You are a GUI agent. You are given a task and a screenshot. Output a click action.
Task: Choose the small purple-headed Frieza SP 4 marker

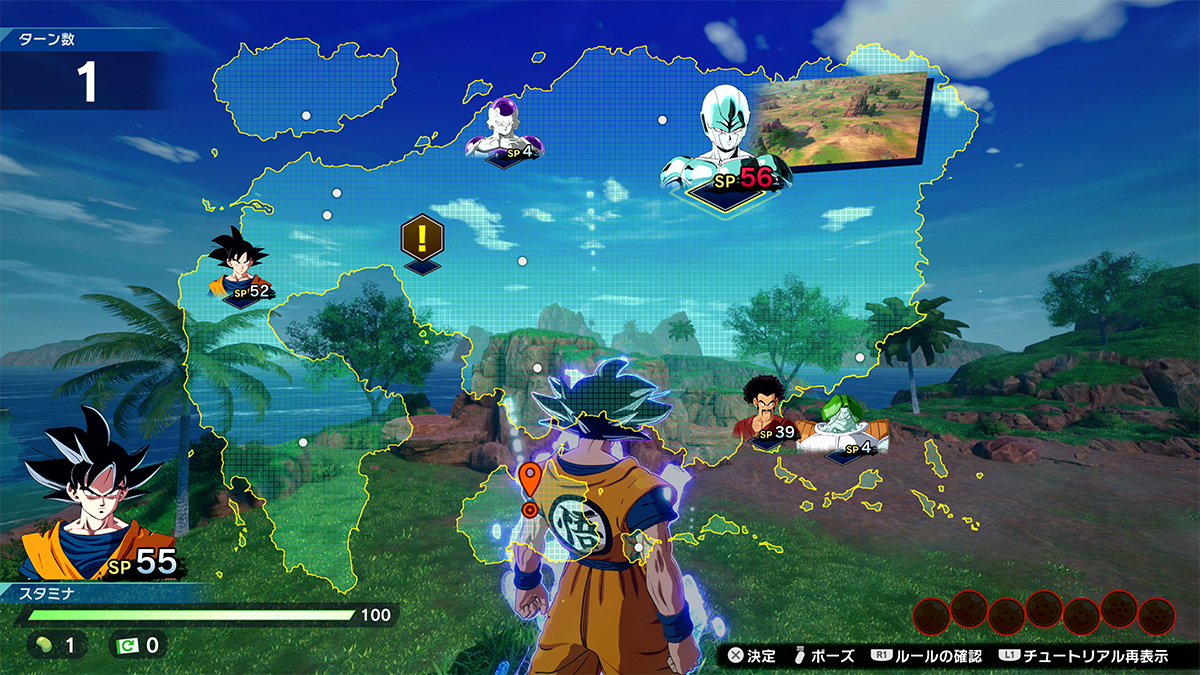(x=504, y=132)
